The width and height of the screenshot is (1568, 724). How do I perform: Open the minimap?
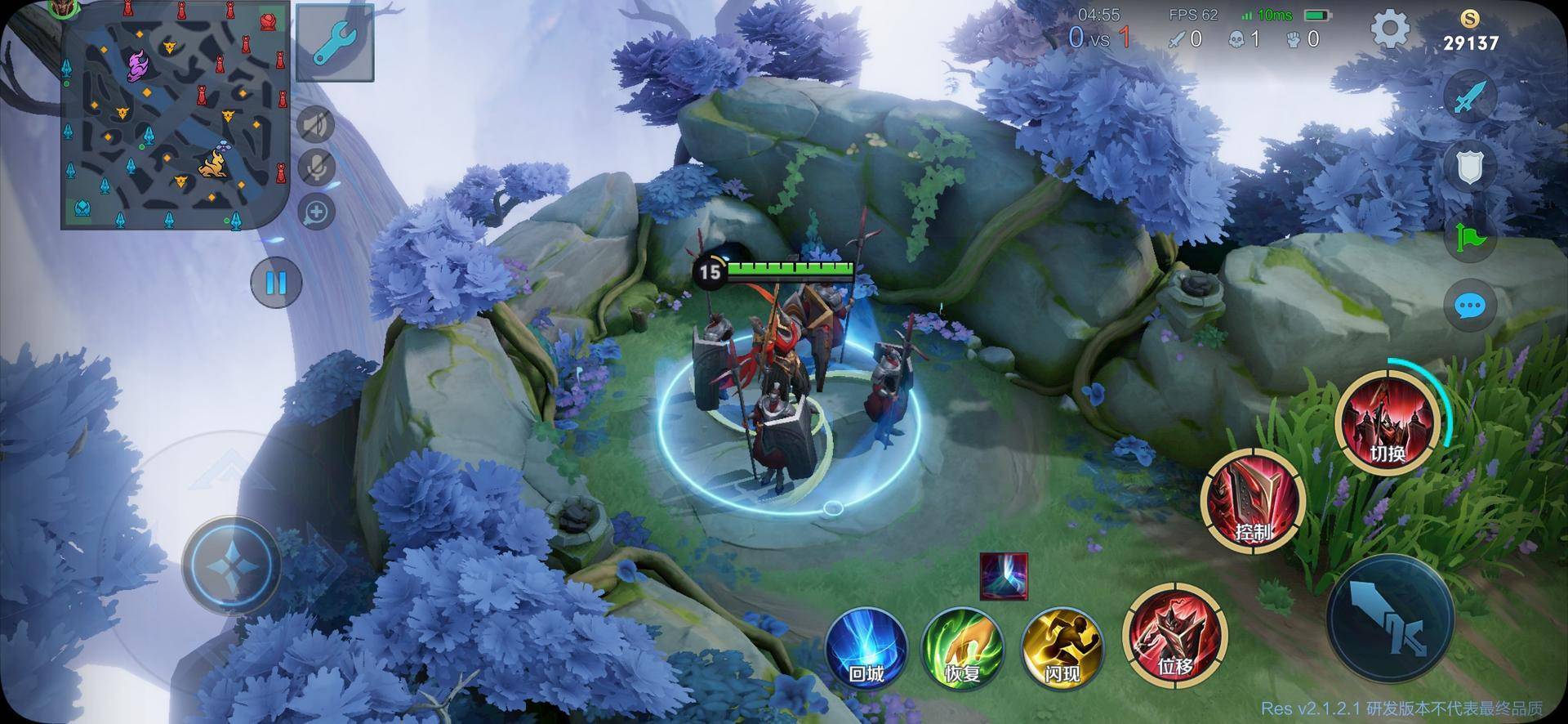tap(175, 115)
